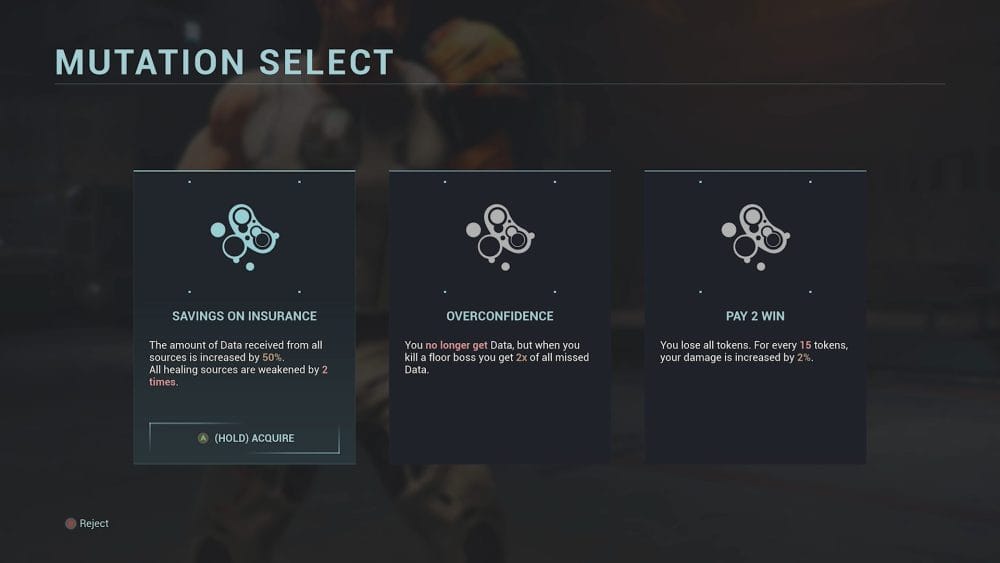
Task: Acquire the highlighted mutation
Action: 245,438
